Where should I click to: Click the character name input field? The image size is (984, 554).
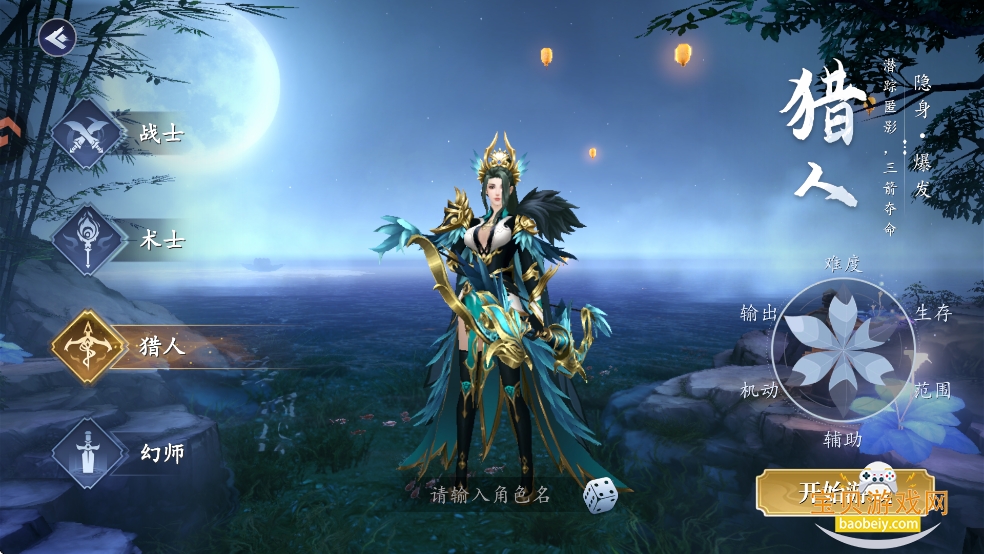point(490,494)
